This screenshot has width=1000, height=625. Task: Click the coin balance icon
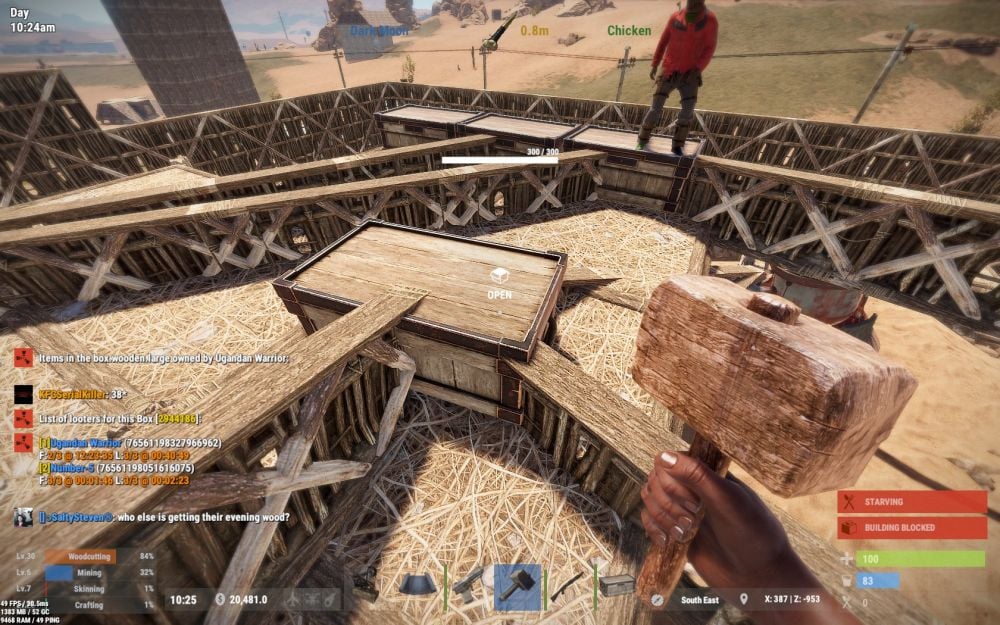[220, 599]
